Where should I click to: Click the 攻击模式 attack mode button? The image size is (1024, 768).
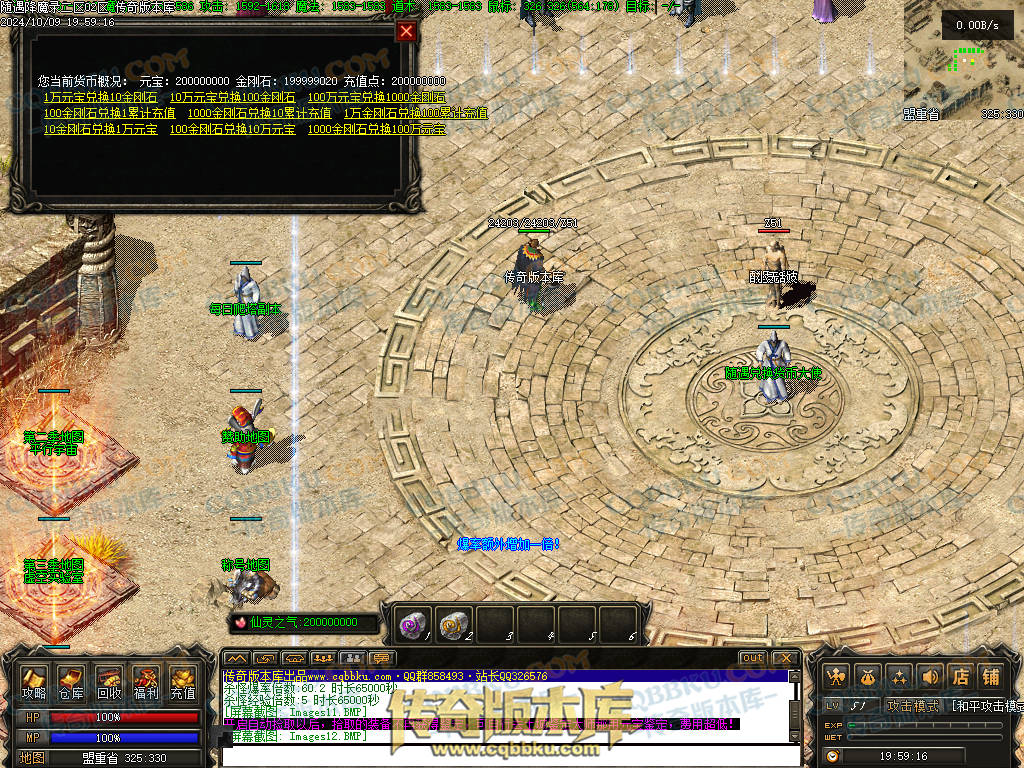click(913, 706)
